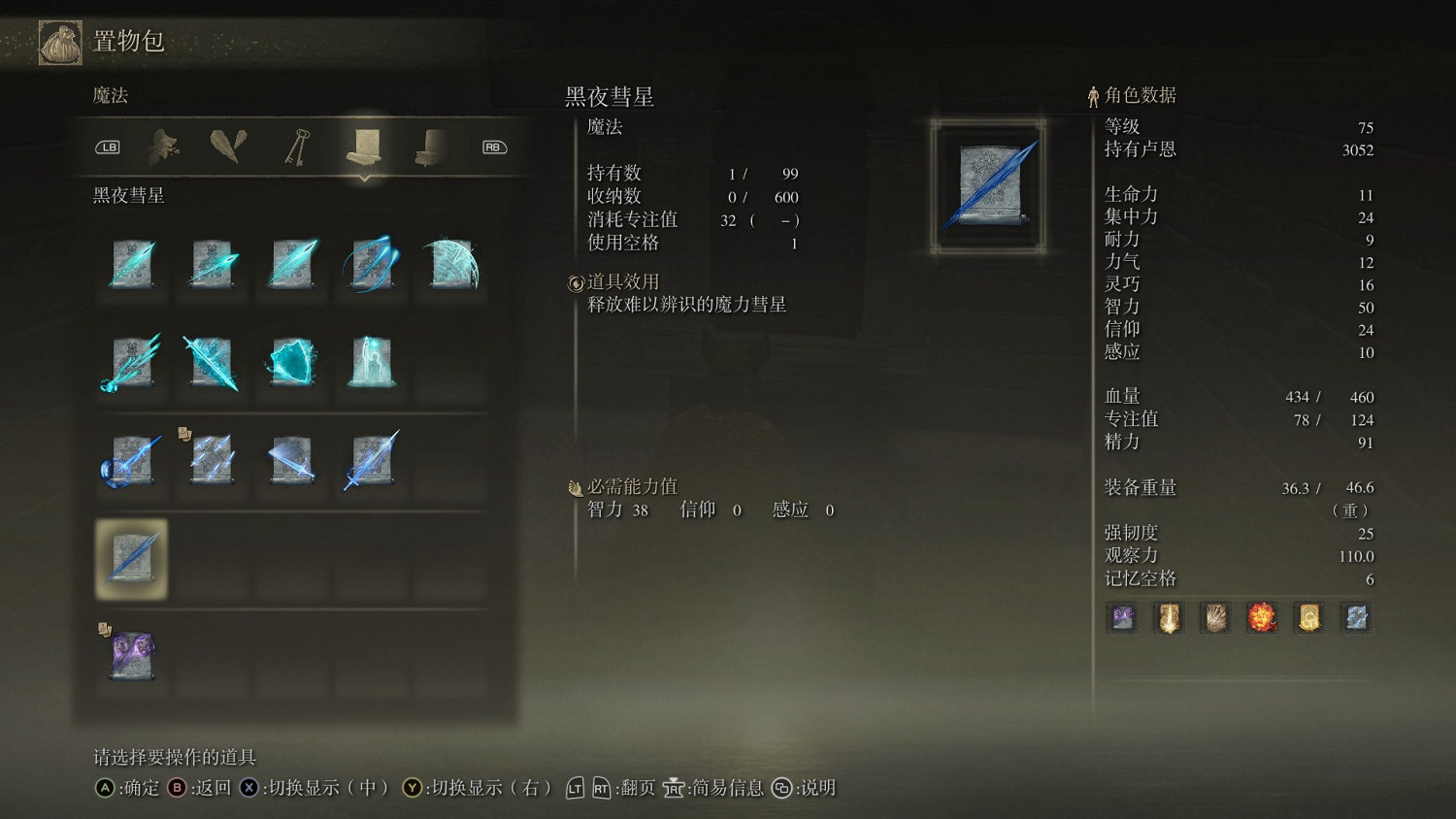Open the key items category tab
The width and height of the screenshot is (1456, 819).
click(x=296, y=147)
